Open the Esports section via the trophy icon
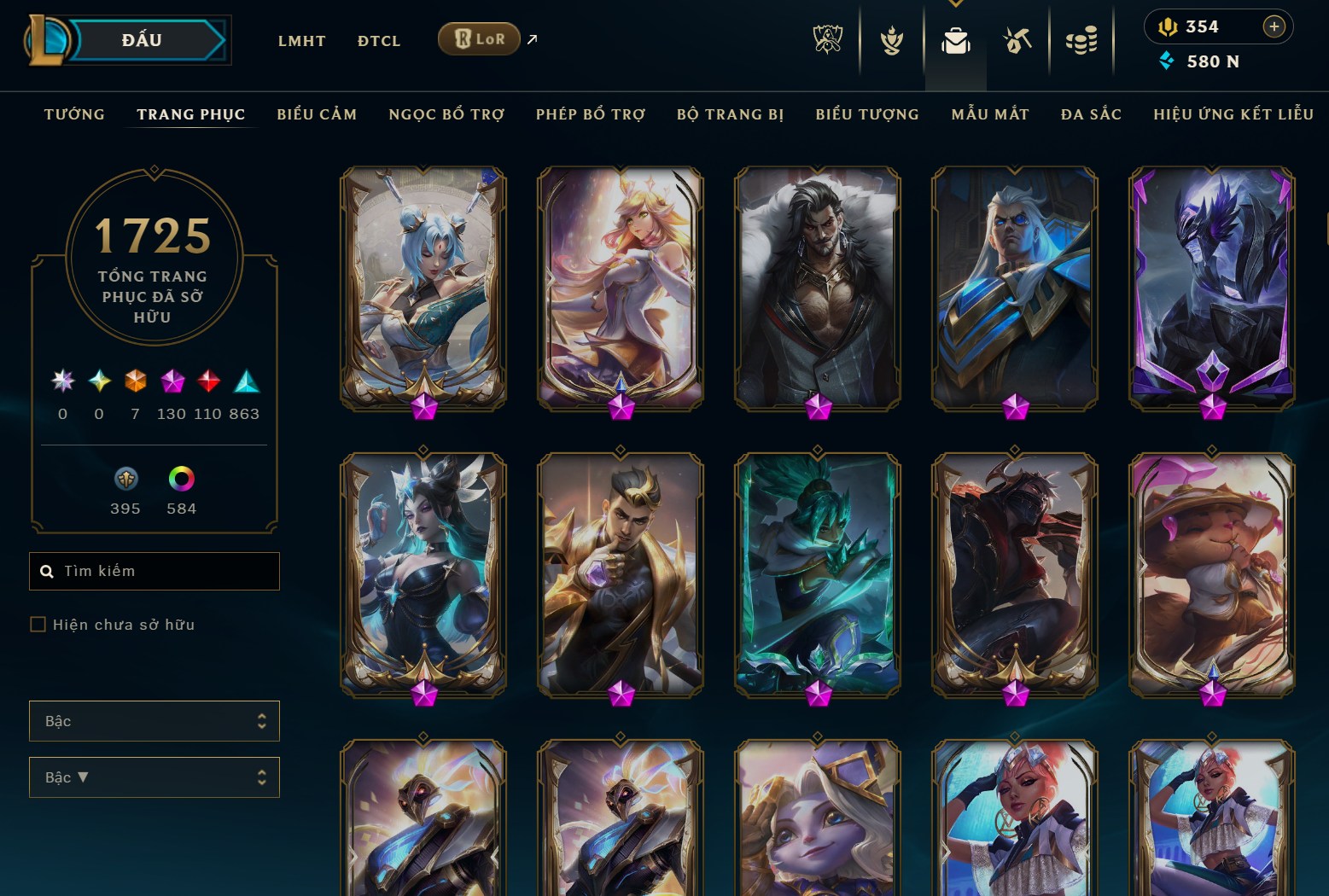Viewport: 1329px width, 896px height. point(831,39)
